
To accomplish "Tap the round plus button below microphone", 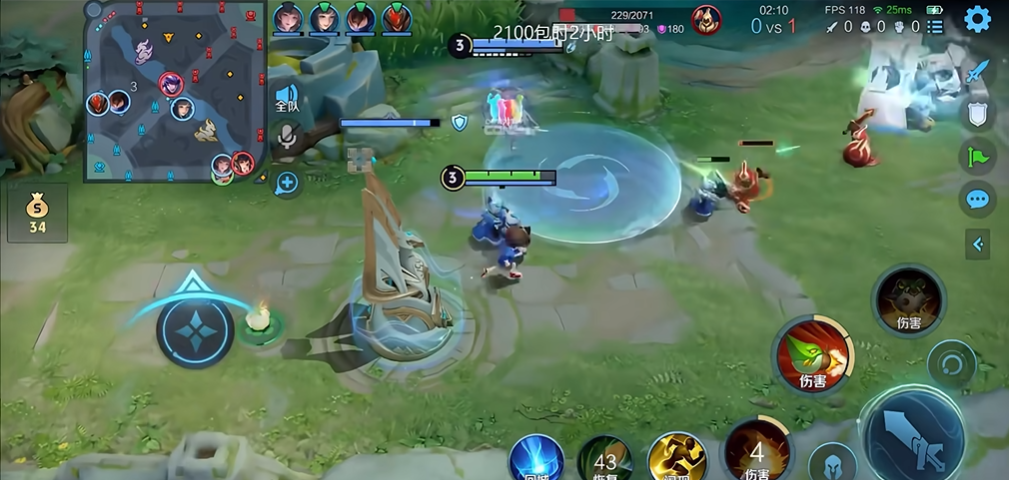I will coord(287,182).
